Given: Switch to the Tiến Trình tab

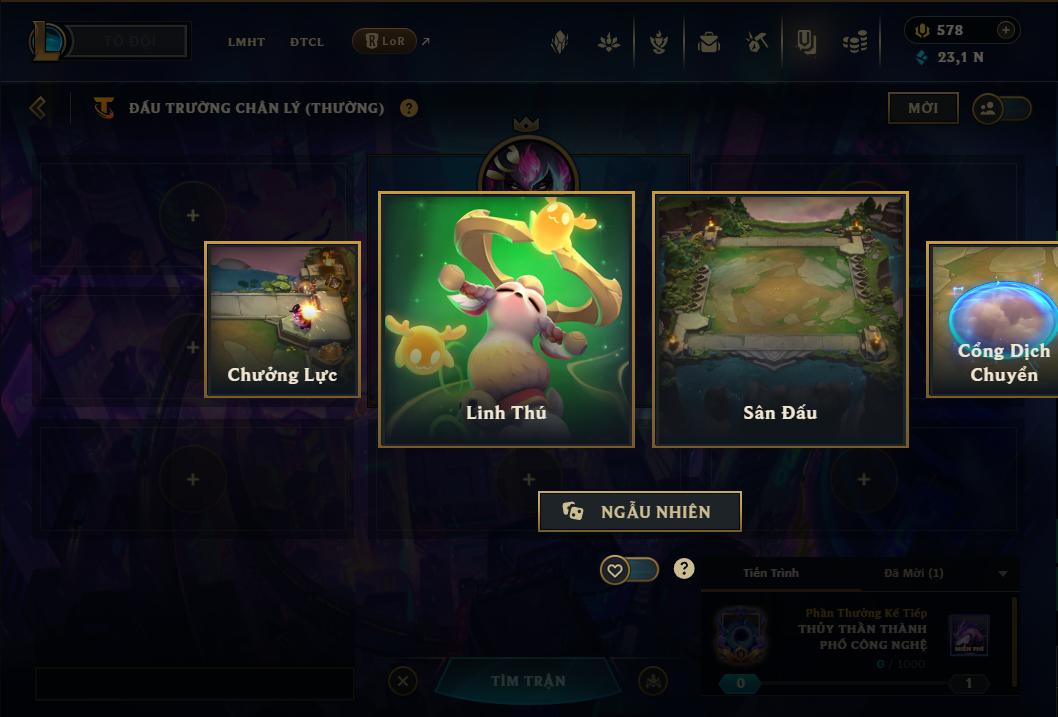Looking at the screenshot, I should (x=771, y=573).
